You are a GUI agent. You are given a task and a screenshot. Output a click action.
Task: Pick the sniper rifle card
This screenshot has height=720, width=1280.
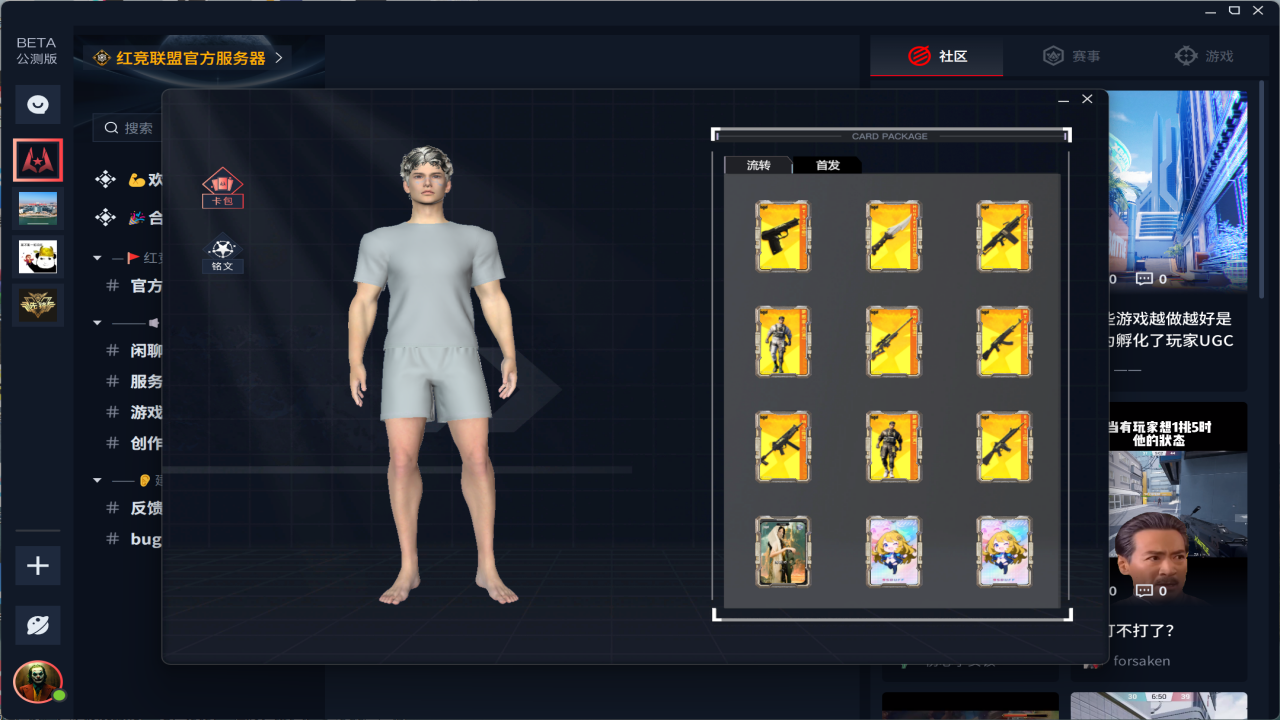point(893,341)
